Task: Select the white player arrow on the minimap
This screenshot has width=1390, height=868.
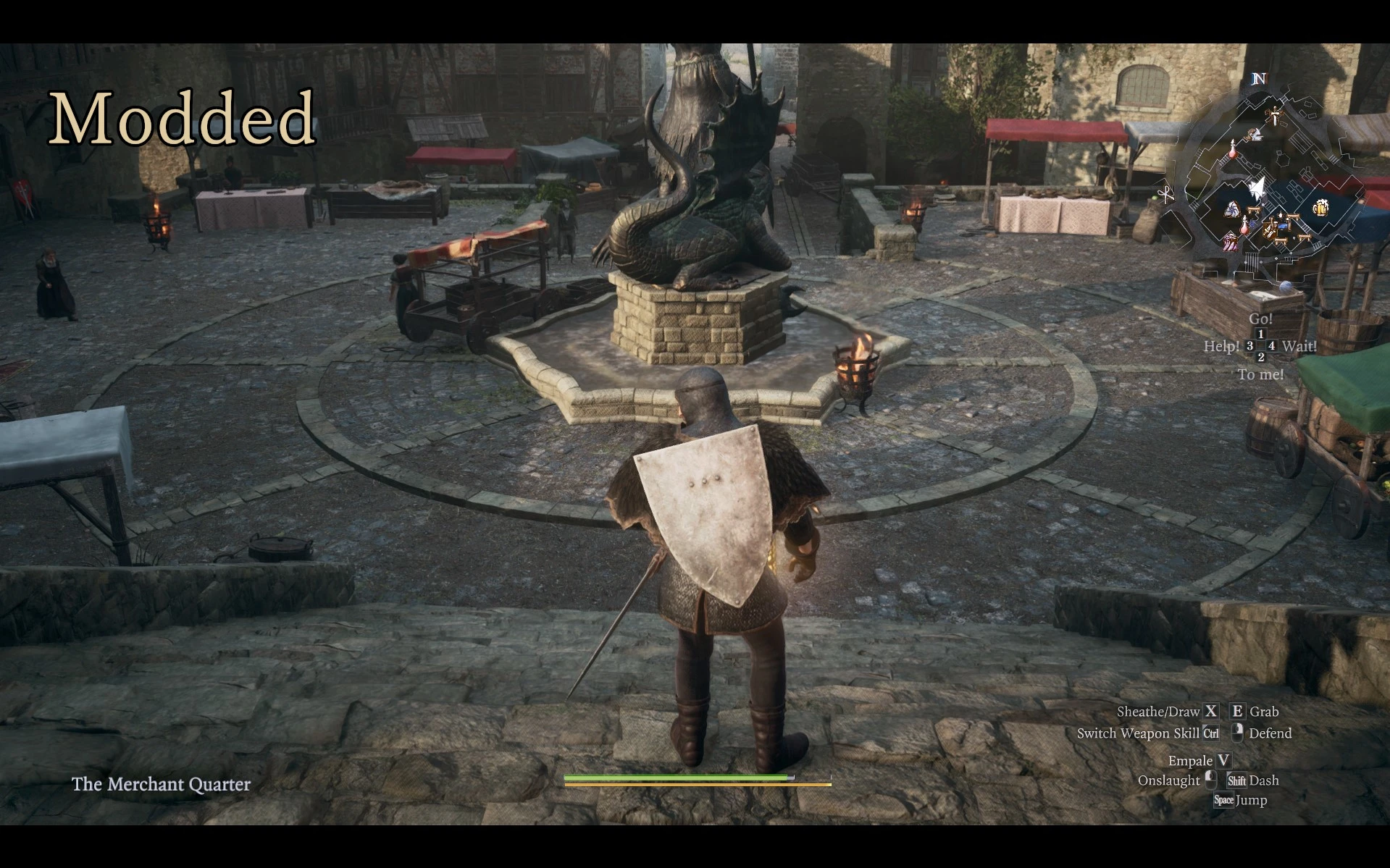Action: pos(1257,185)
